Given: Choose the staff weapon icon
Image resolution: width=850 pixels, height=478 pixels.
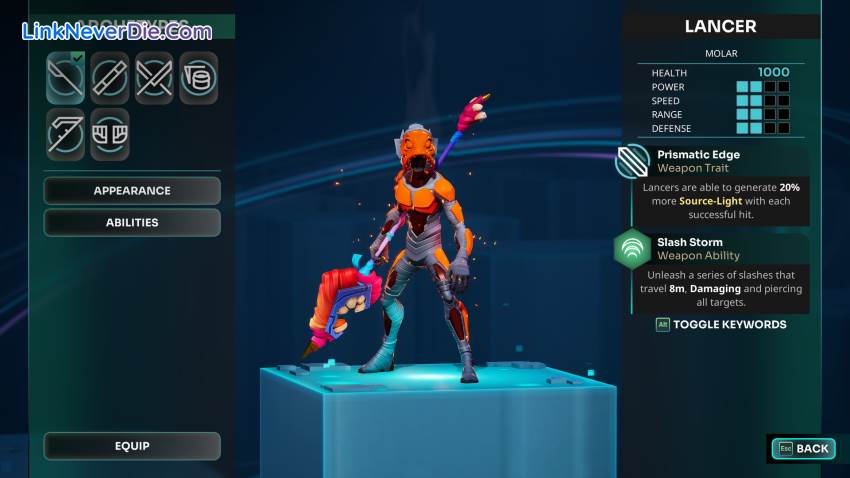Looking at the screenshot, I should coord(110,78).
